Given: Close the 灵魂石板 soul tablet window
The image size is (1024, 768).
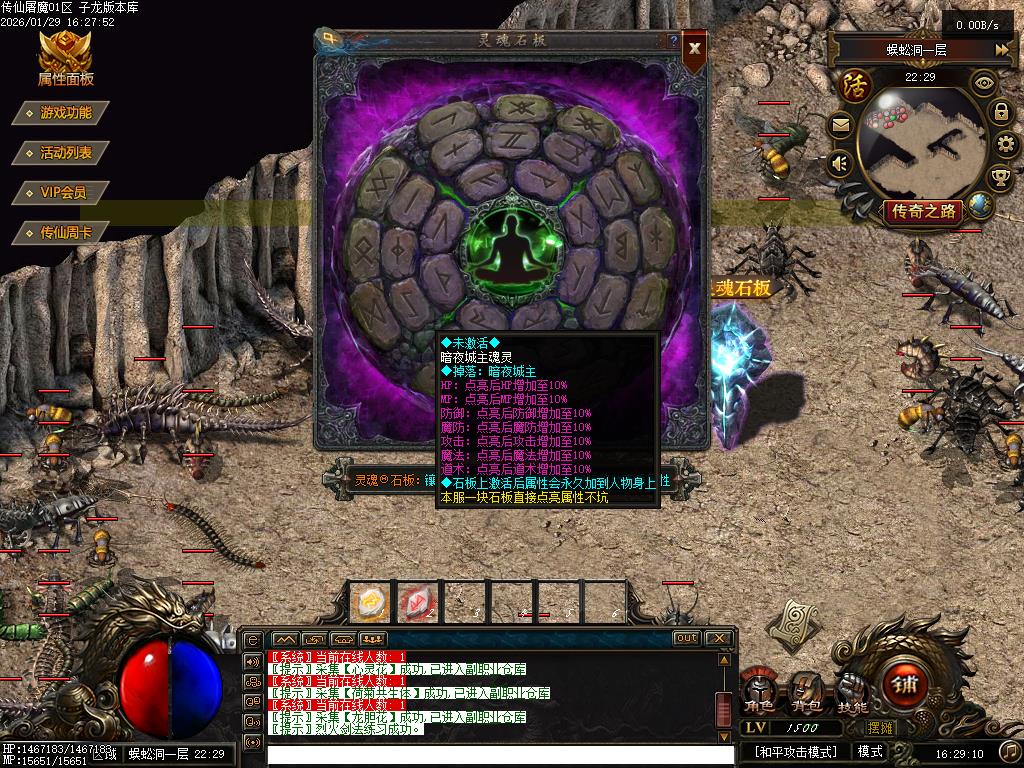Looking at the screenshot, I should coord(694,47).
